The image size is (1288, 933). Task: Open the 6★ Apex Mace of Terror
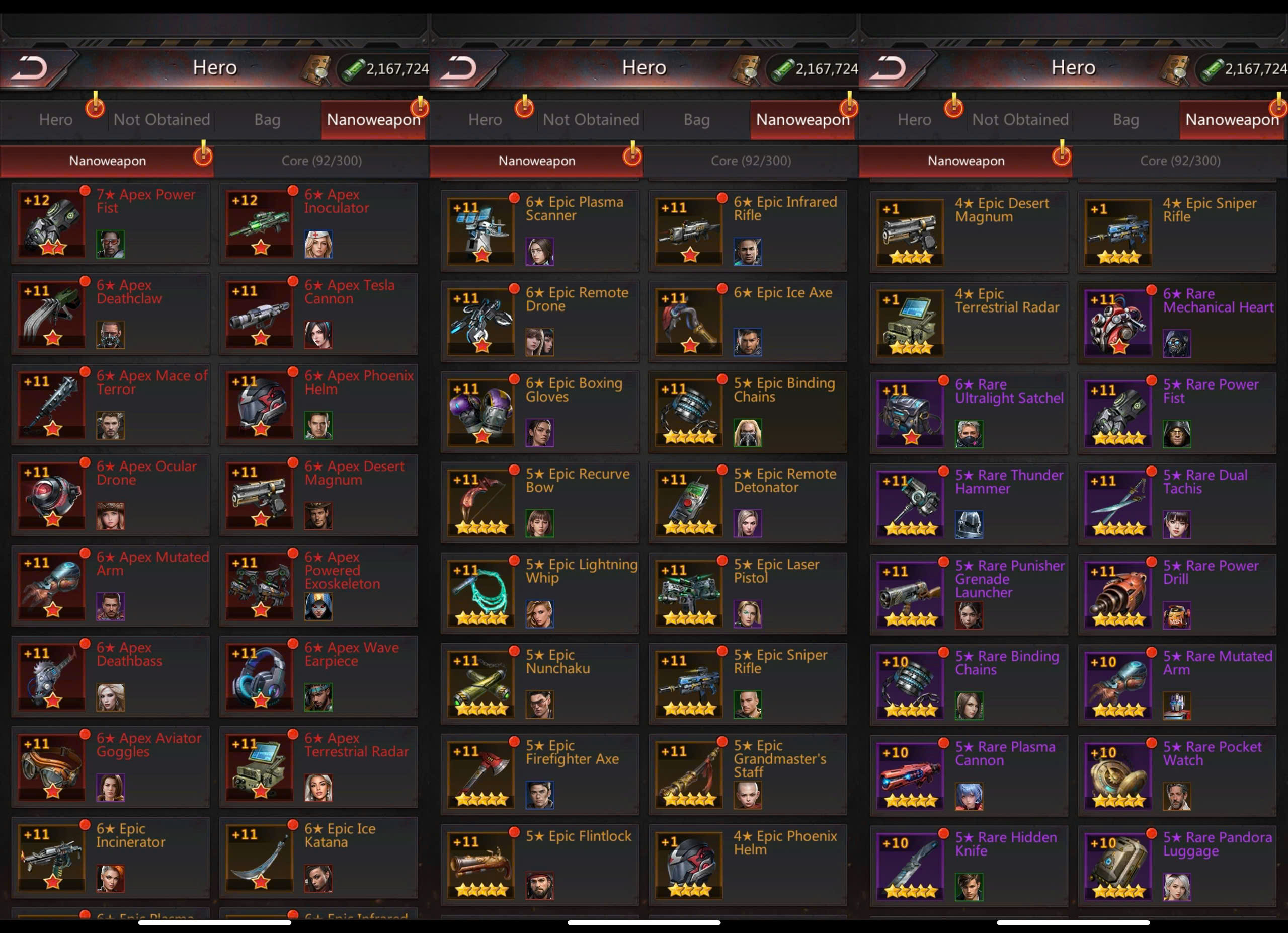click(x=110, y=404)
